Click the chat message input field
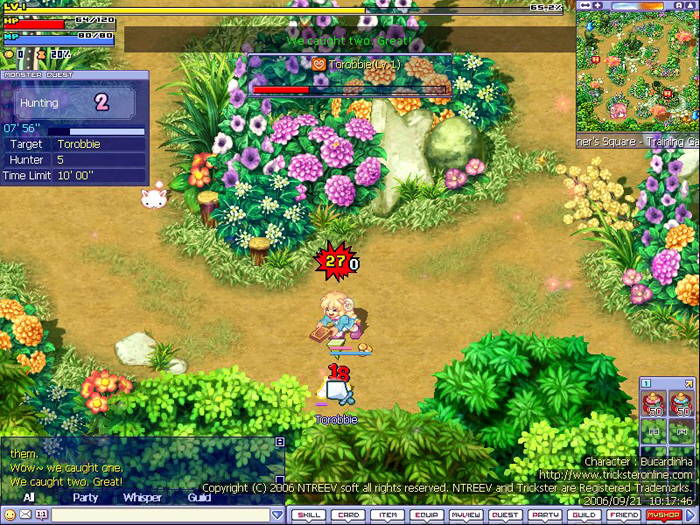 tap(160, 515)
